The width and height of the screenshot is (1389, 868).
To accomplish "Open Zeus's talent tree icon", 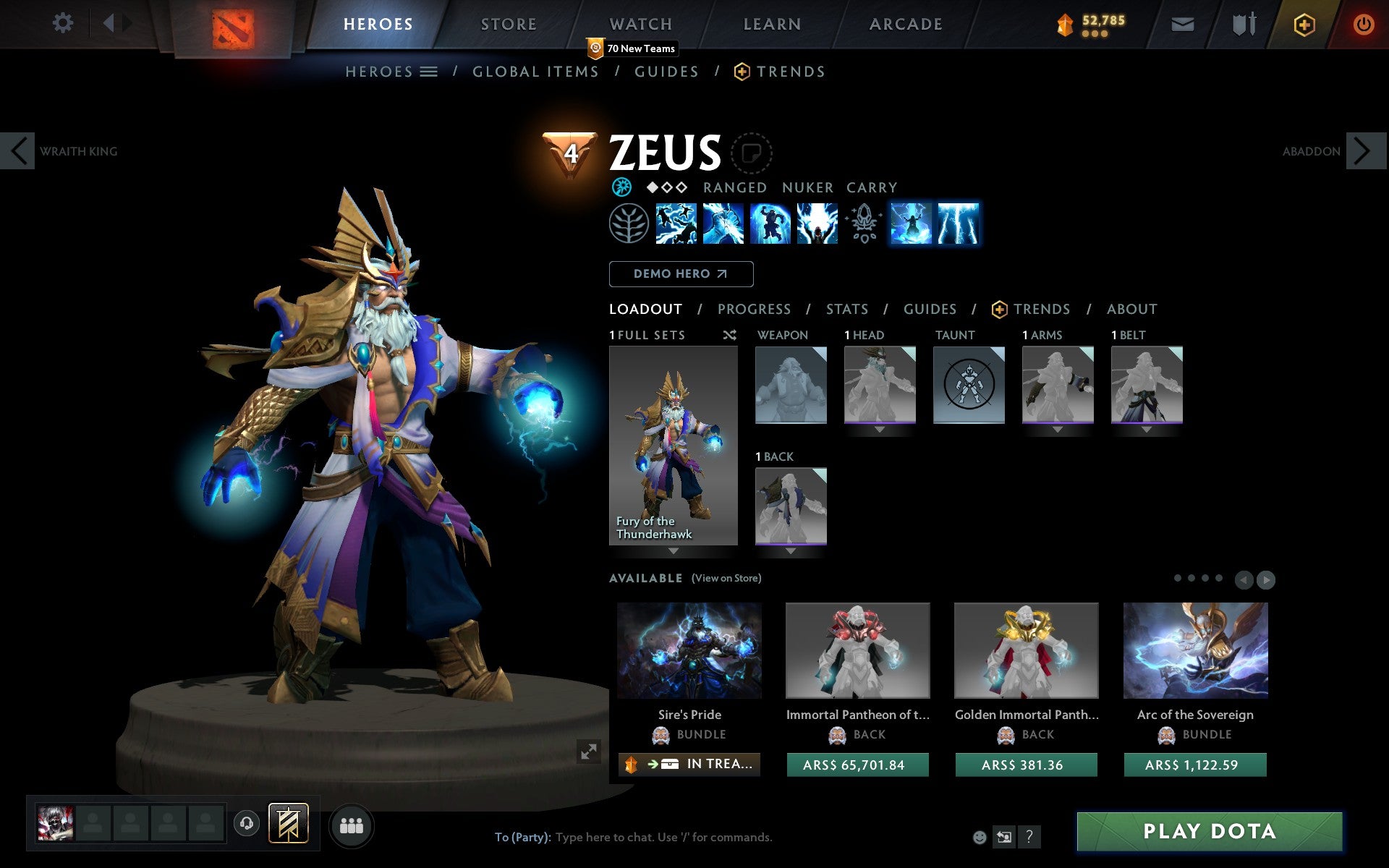I will pos(629,224).
